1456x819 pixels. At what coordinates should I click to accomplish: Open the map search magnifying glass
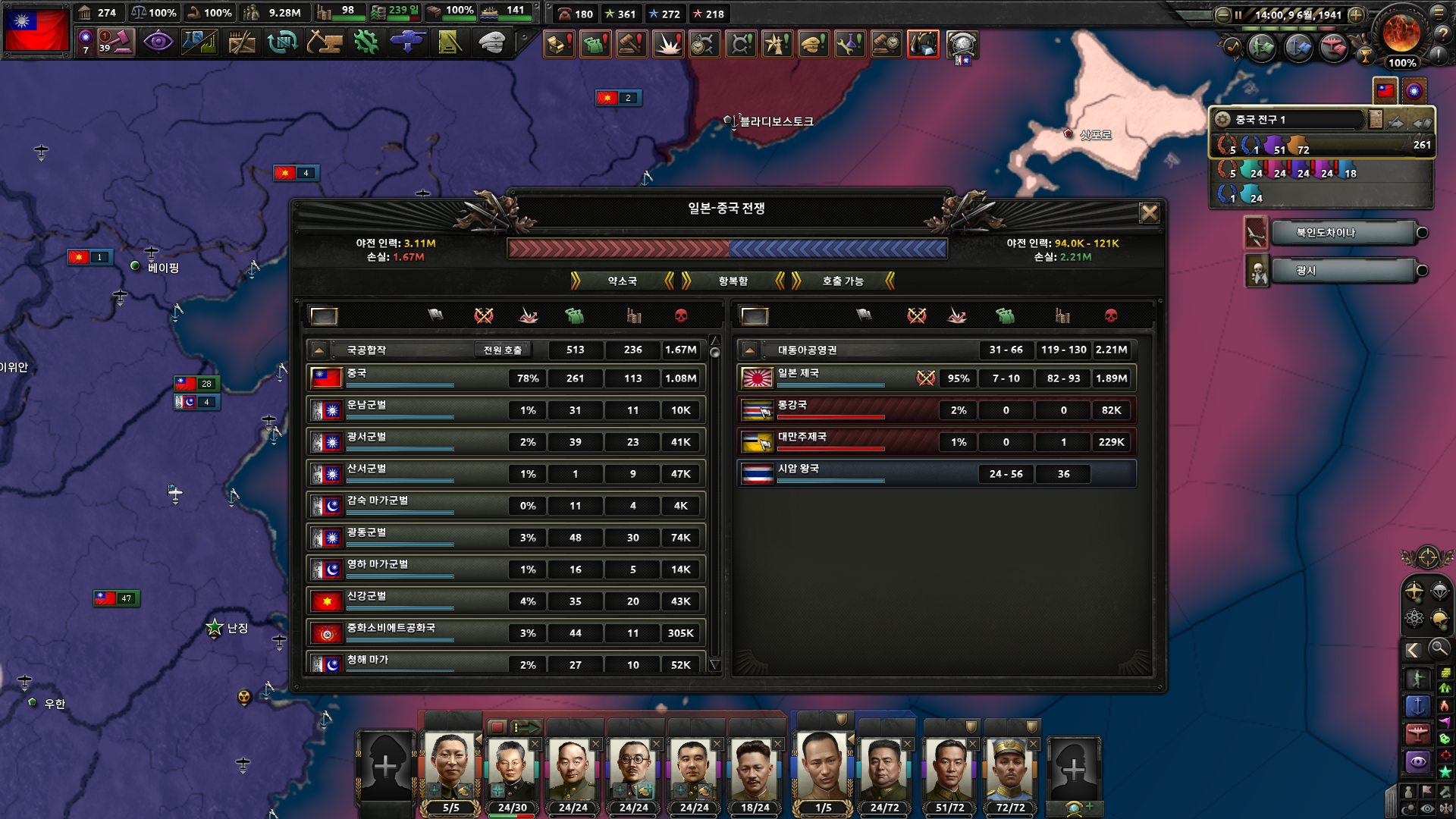coord(1438,648)
